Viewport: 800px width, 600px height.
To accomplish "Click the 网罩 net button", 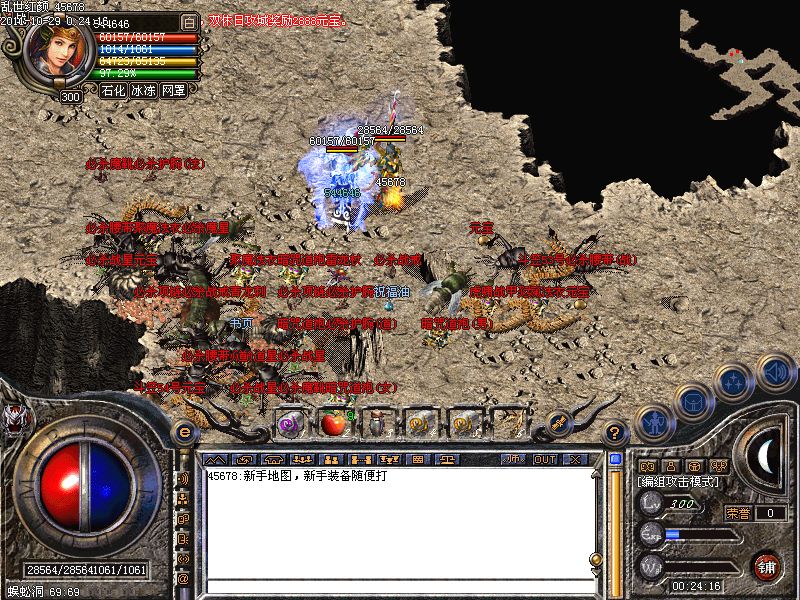I will point(174,90).
